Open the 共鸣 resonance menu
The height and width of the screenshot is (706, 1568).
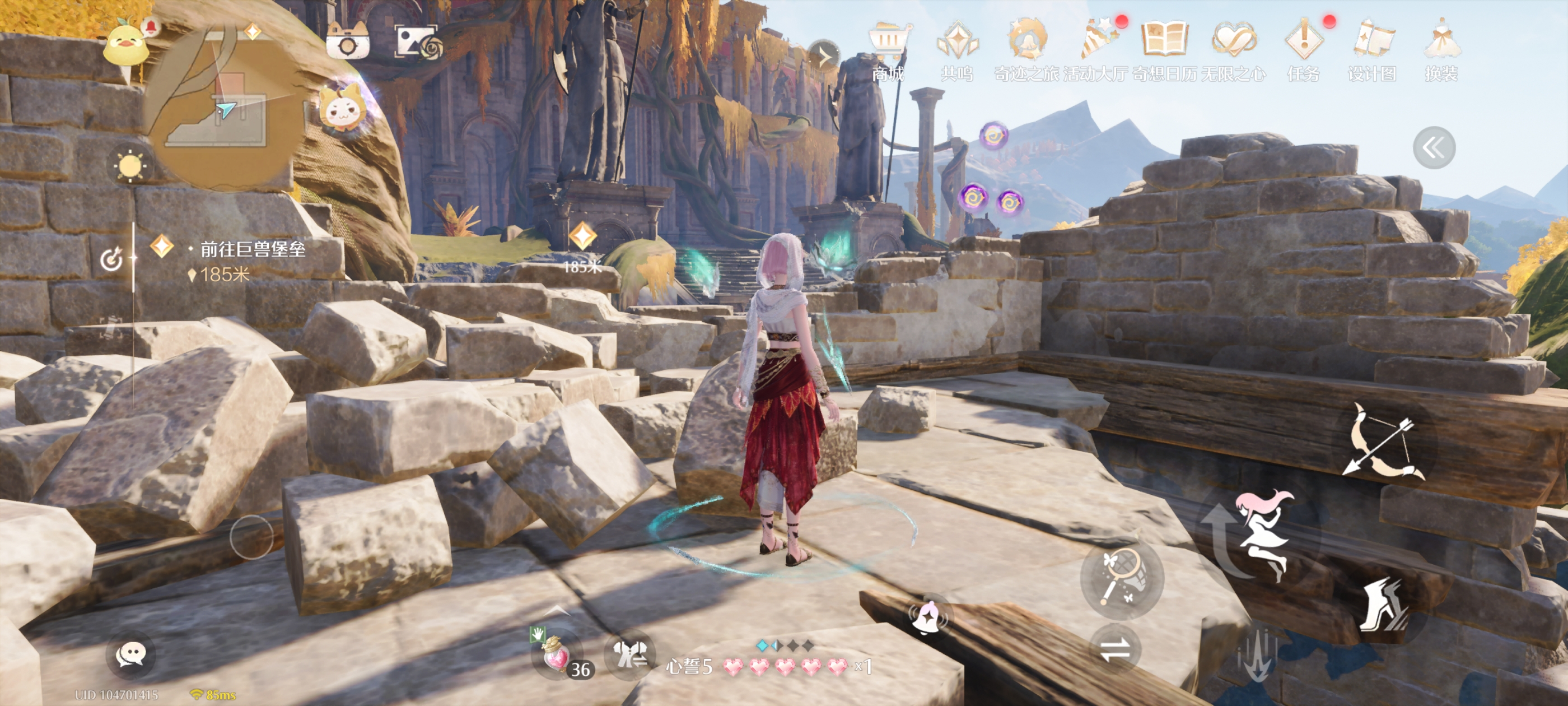pos(957,49)
